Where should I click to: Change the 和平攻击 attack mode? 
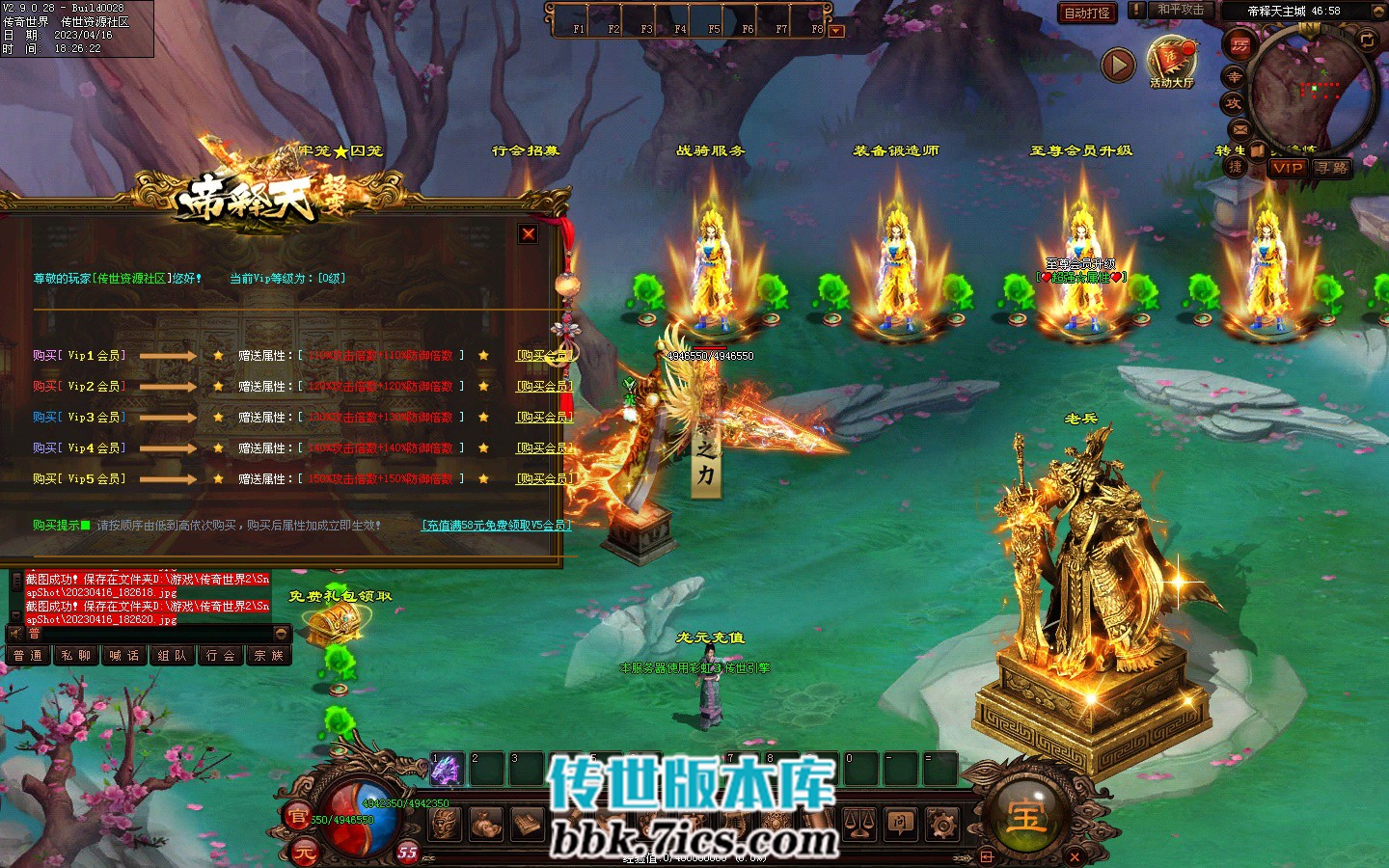point(1180,11)
